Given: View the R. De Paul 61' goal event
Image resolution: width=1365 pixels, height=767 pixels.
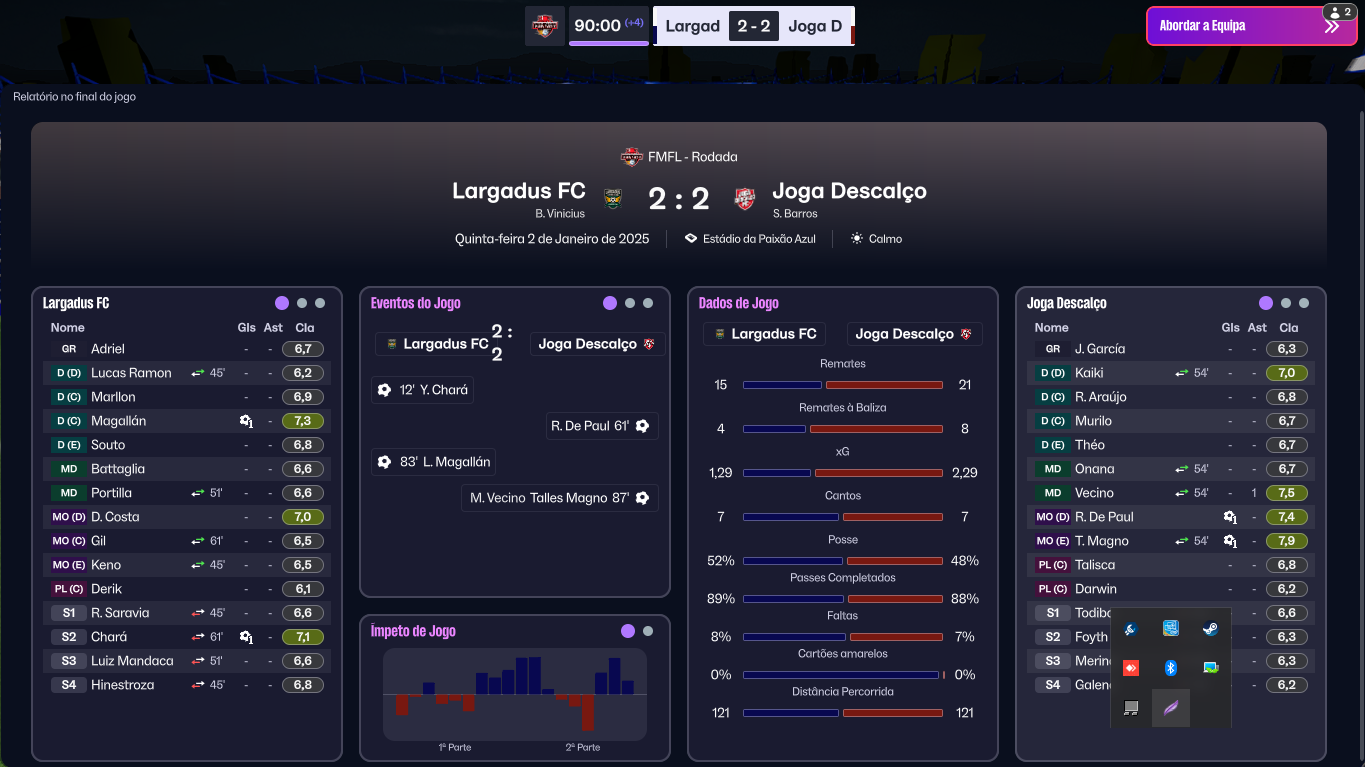Looking at the screenshot, I should [601, 426].
